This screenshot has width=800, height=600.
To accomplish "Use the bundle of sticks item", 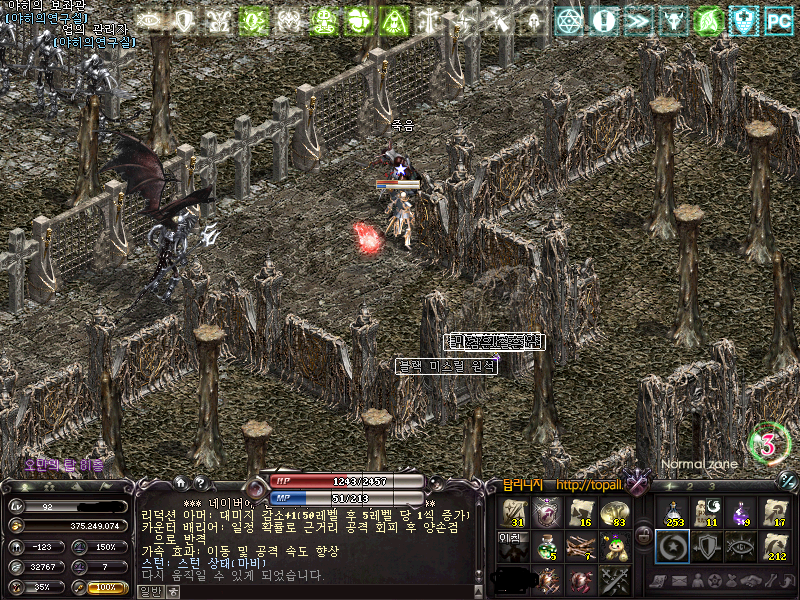I will coord(581,546).
